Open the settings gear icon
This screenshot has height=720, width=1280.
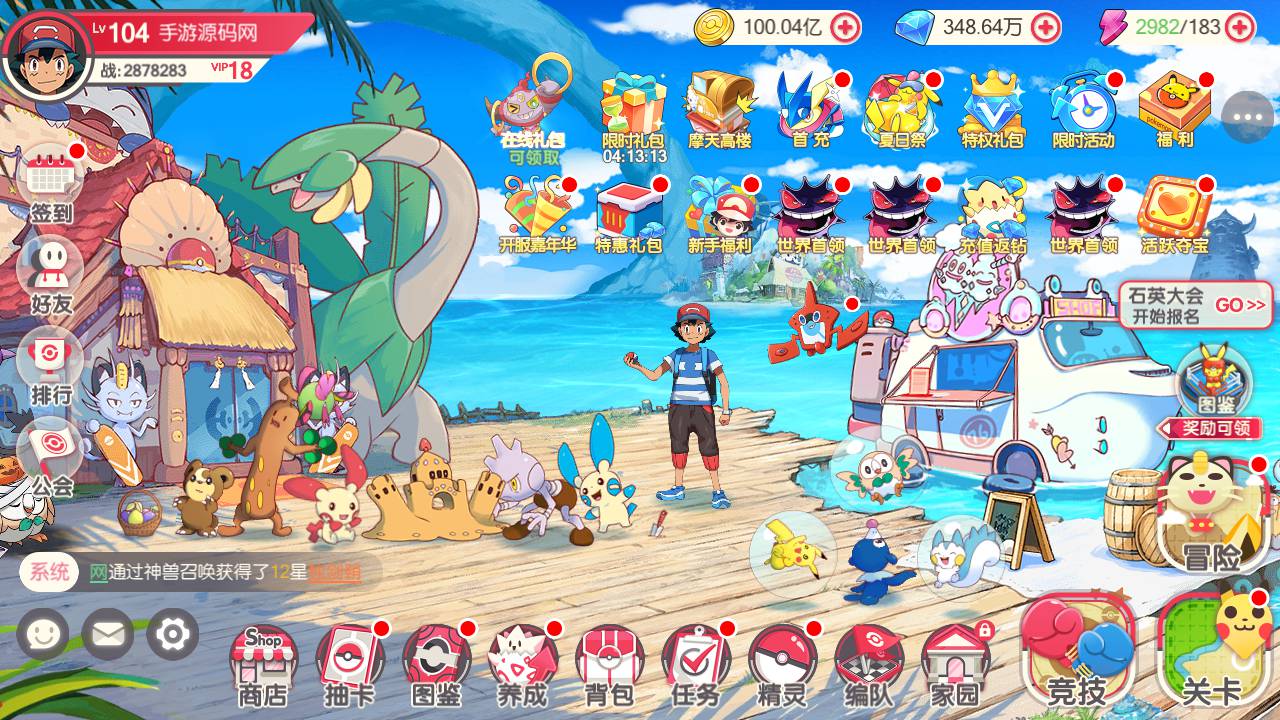[172, 634]
